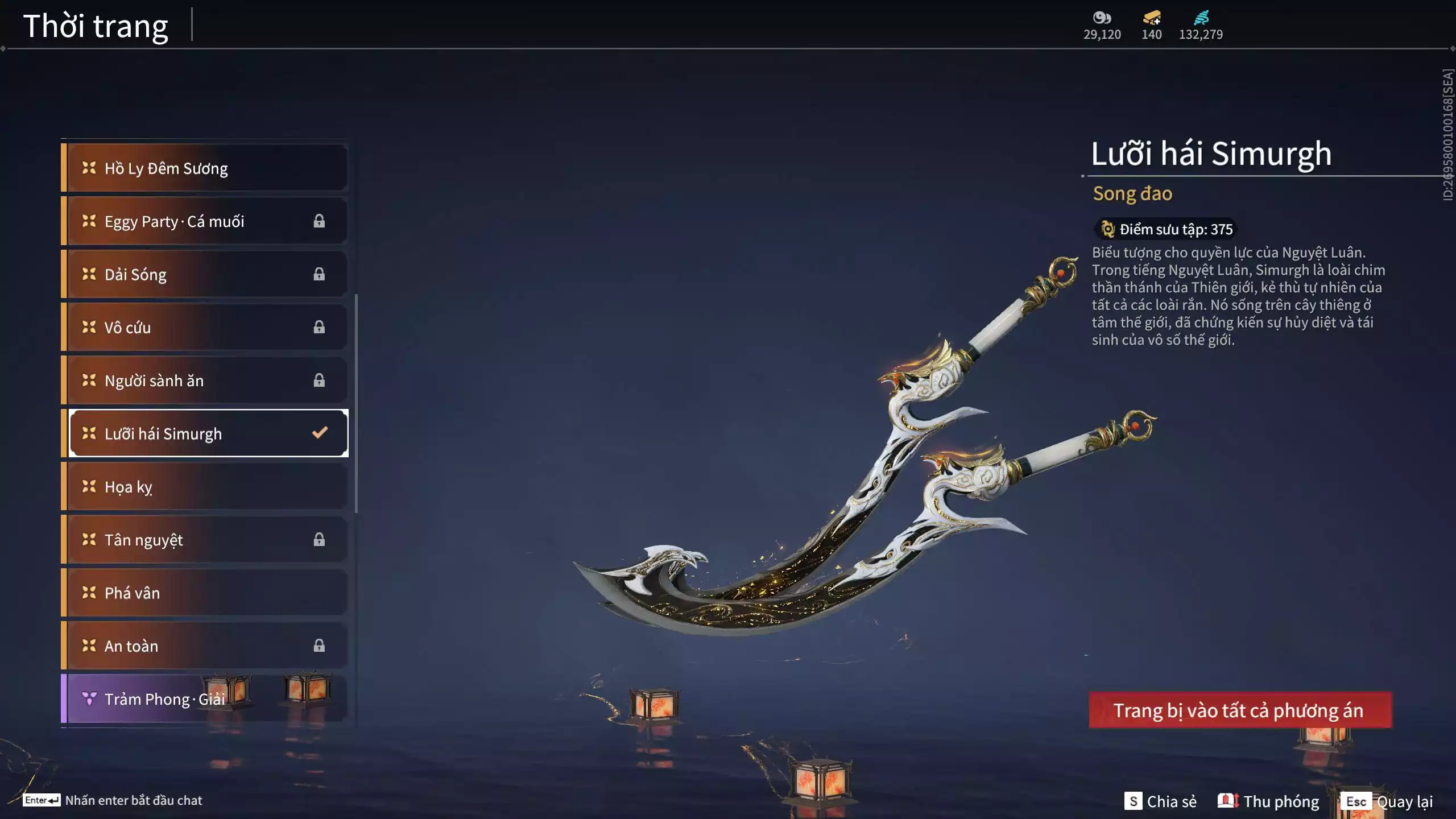Click the coin currency icon at top right
This screenshot has width=1456, height=819.
1101,19
